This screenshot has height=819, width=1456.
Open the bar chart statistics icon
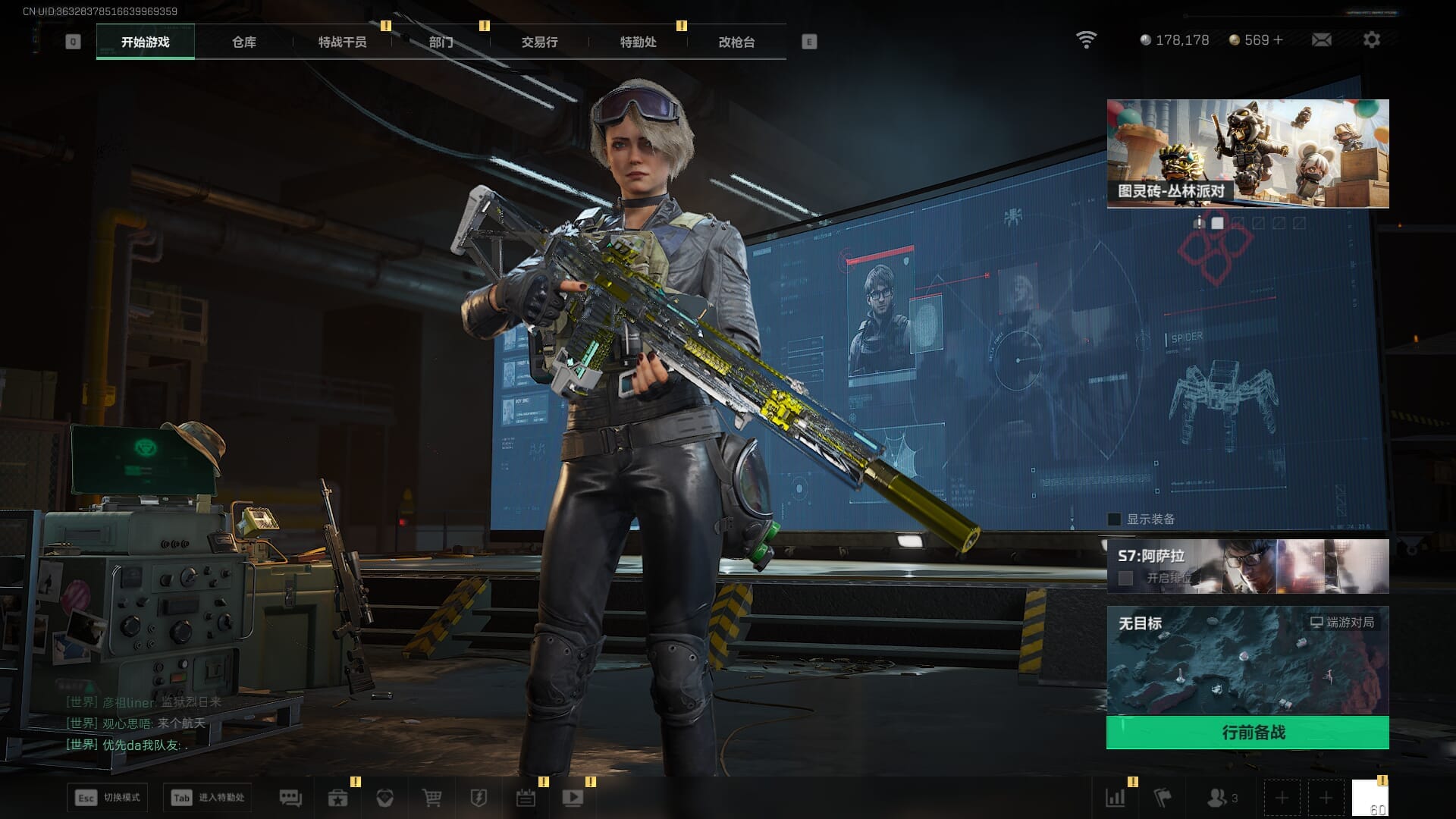coord(1115,798)
